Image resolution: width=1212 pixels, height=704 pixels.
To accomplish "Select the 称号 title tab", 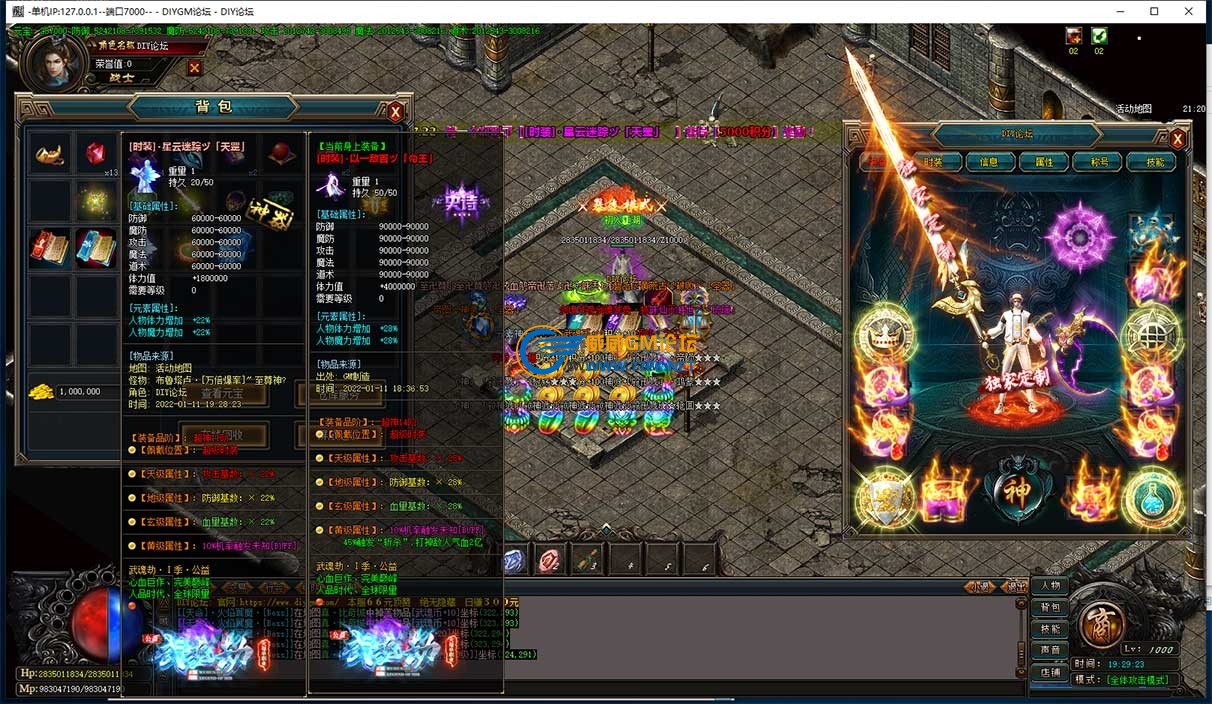I will tap(1098, 162).
